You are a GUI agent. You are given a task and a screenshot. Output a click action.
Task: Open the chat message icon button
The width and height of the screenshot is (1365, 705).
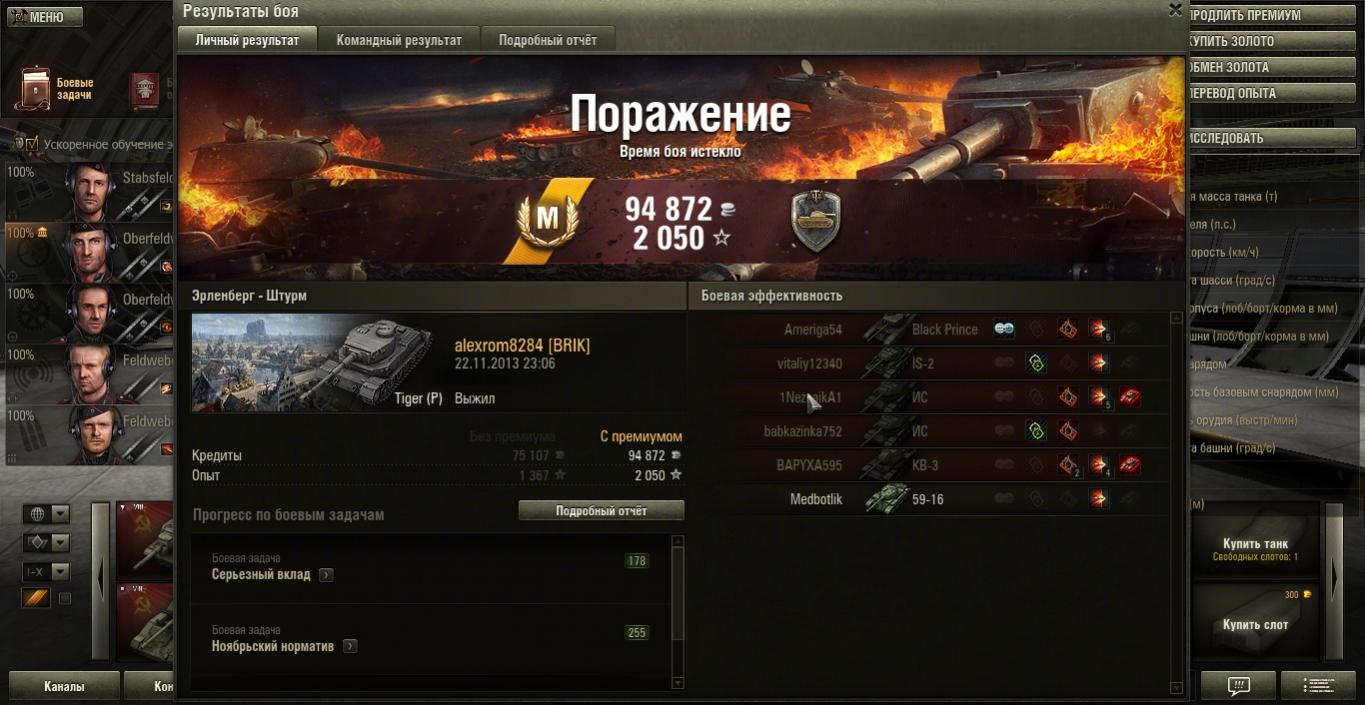pyautogui.click(x=1238, y=686)
